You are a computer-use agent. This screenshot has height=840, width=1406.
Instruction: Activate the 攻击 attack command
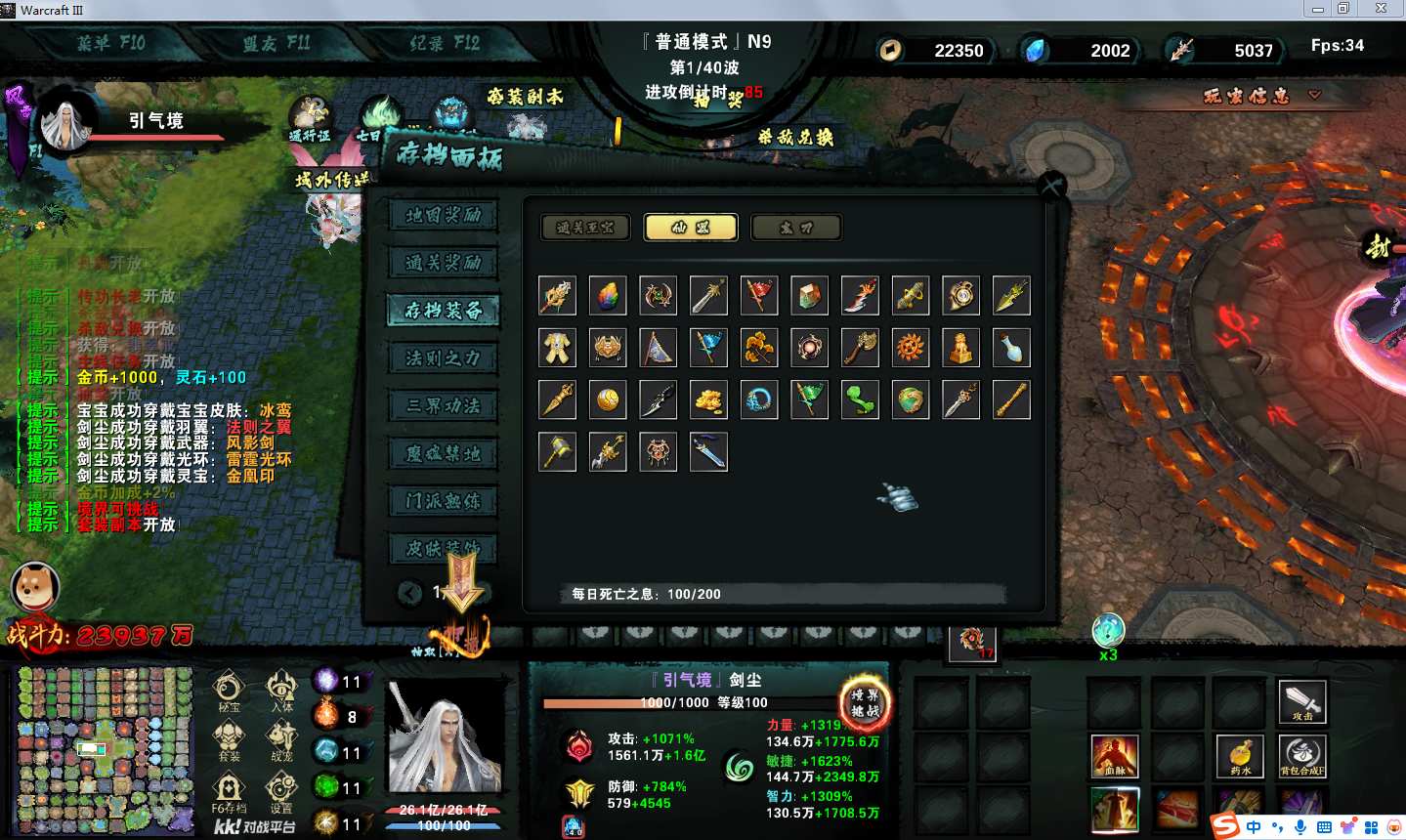1302,700
